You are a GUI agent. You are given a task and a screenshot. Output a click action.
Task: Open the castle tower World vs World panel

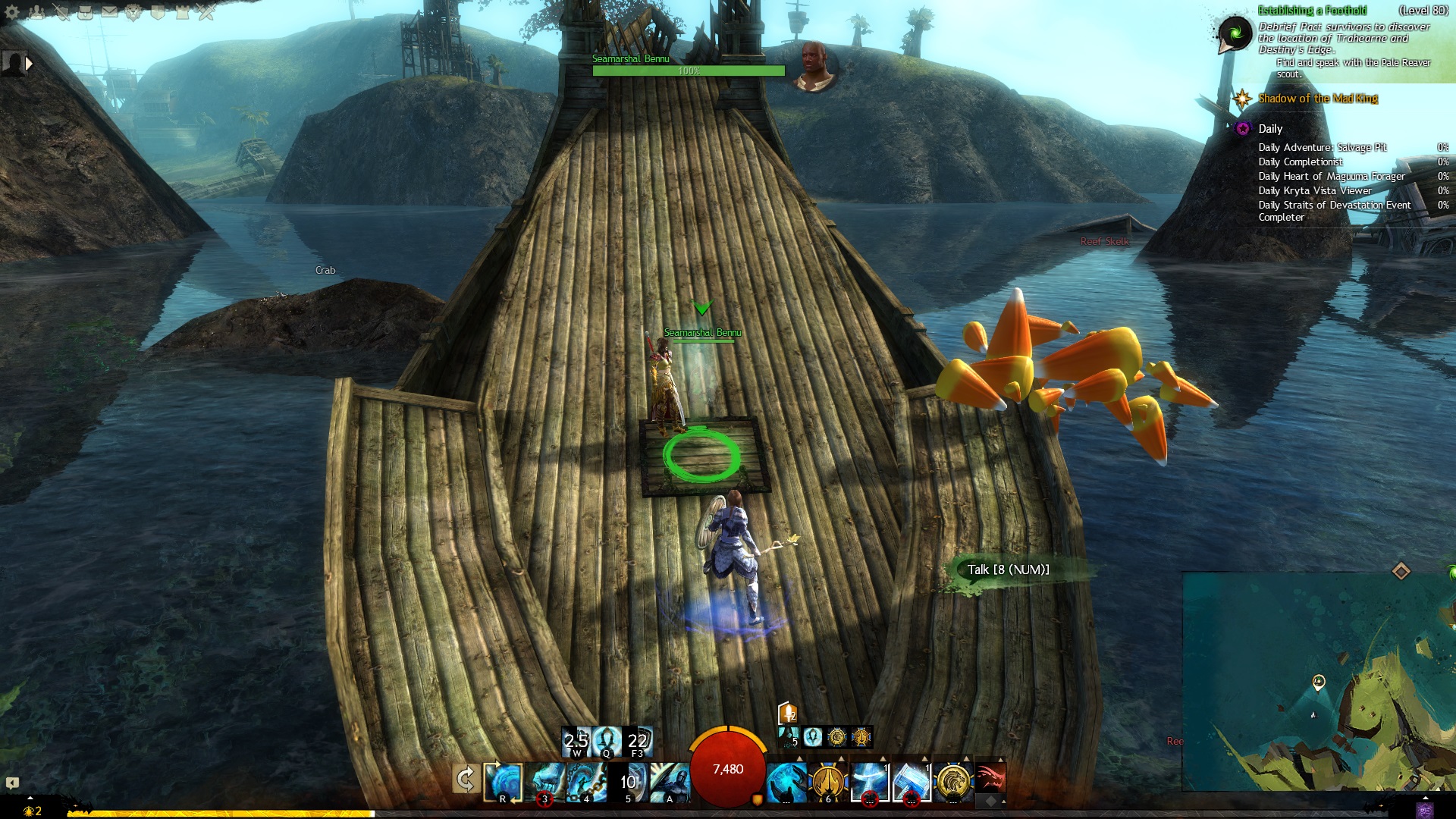click(182, 12)
